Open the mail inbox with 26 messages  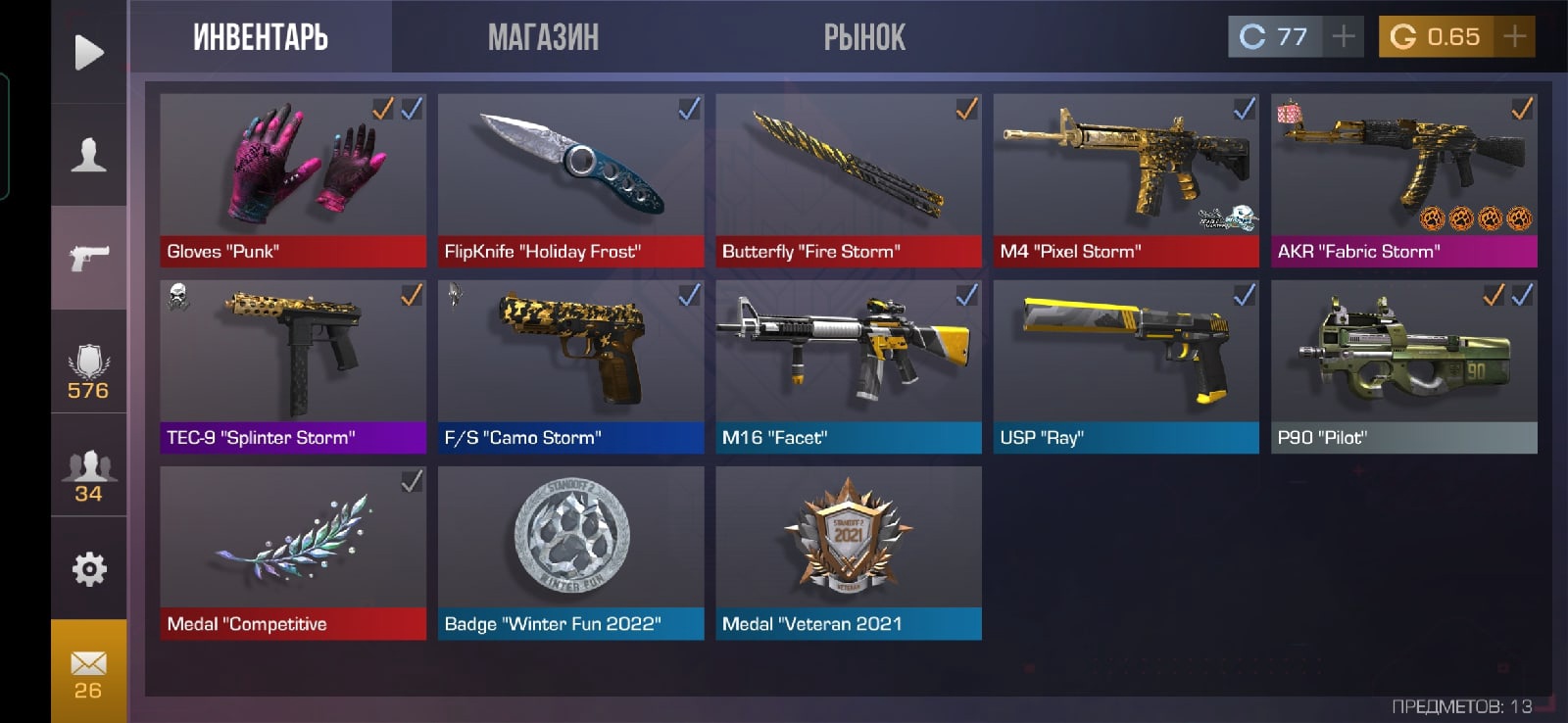88,672
